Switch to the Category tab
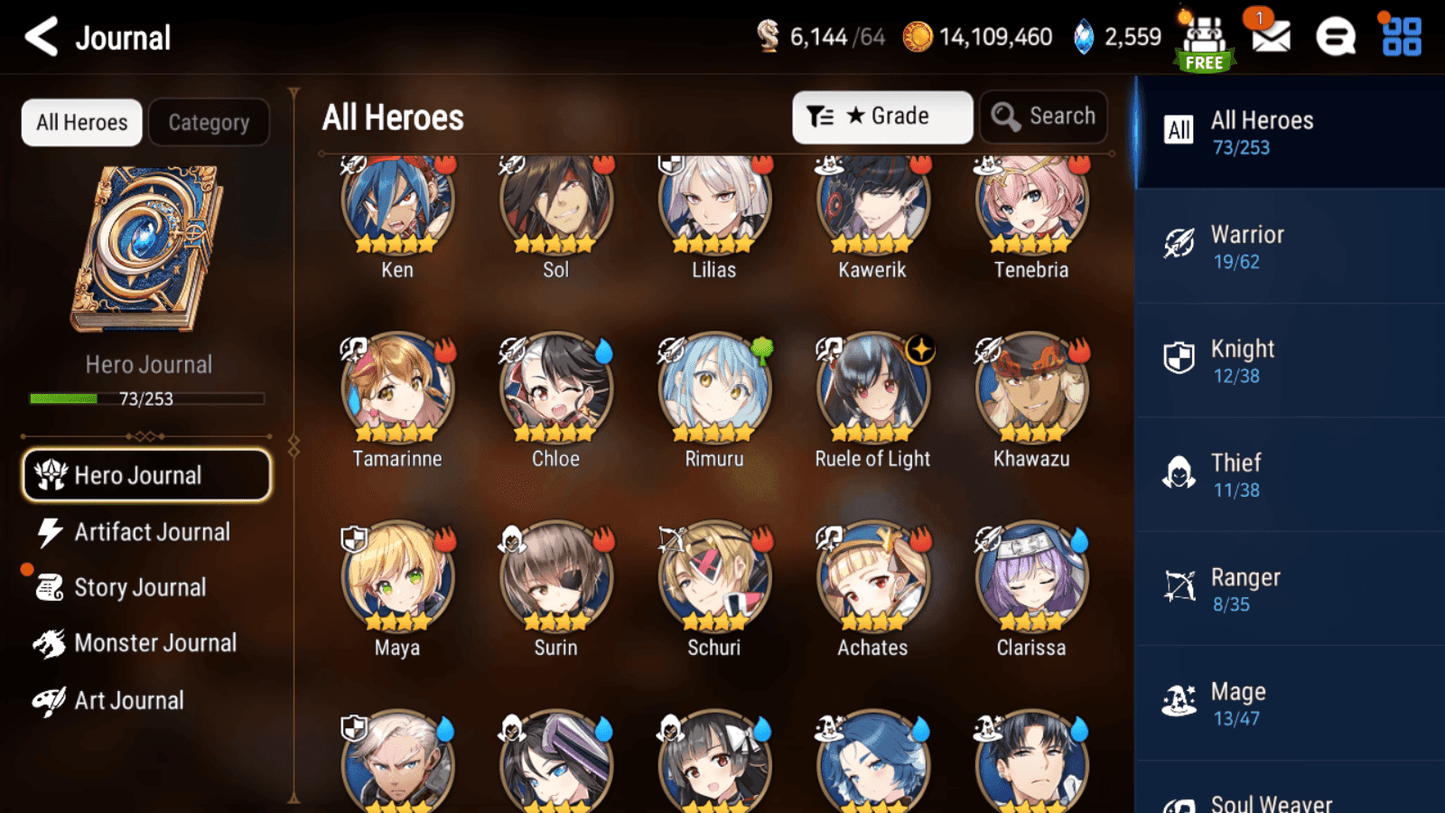 209,122
